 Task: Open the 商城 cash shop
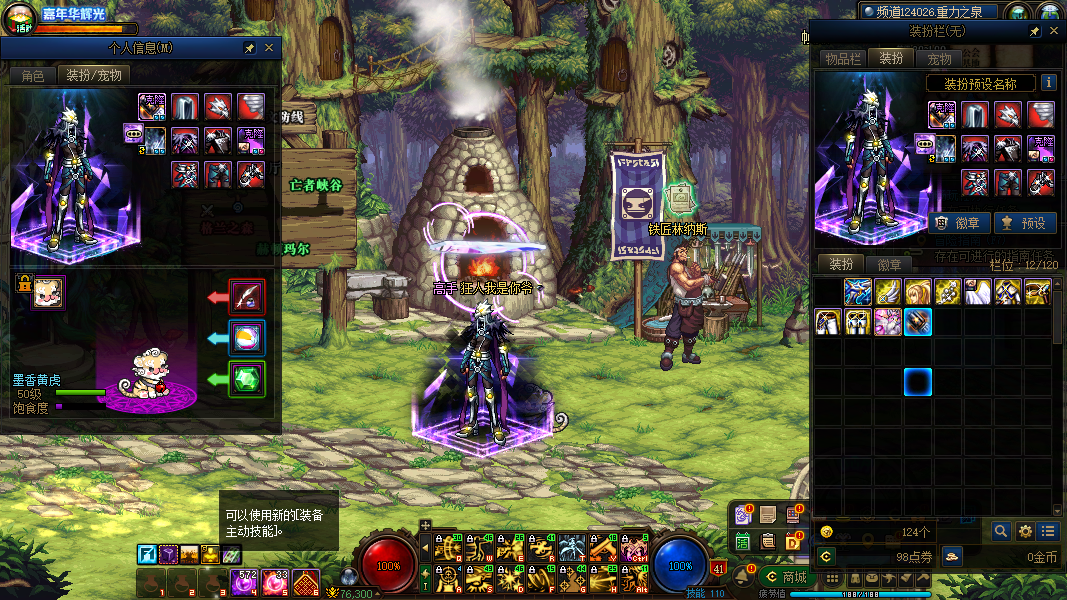(x=786, y=577)
